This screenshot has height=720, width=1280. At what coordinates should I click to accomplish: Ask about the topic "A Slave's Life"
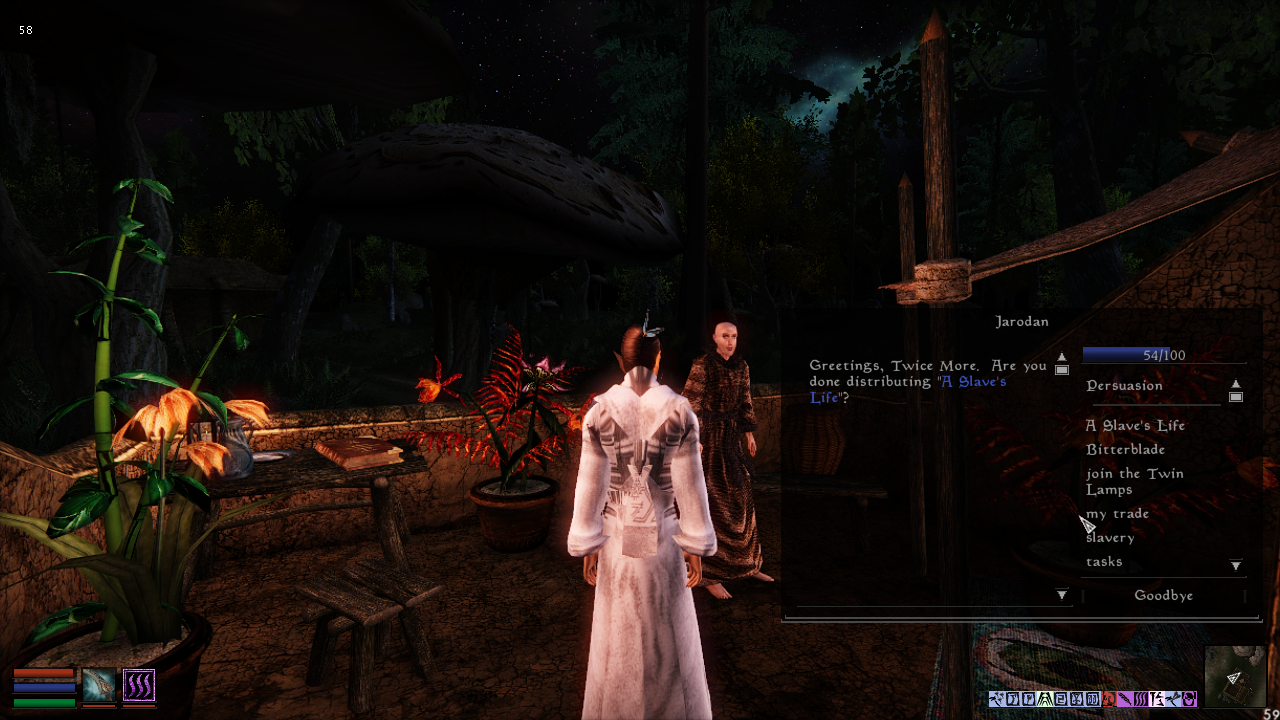1135,425
